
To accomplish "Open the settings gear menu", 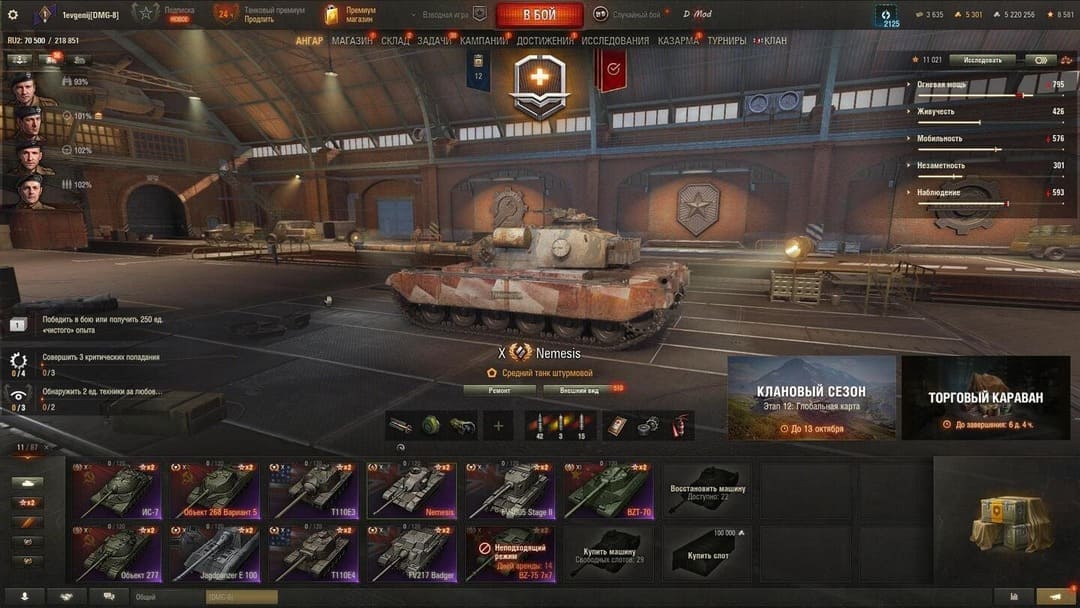I will 13,15.
